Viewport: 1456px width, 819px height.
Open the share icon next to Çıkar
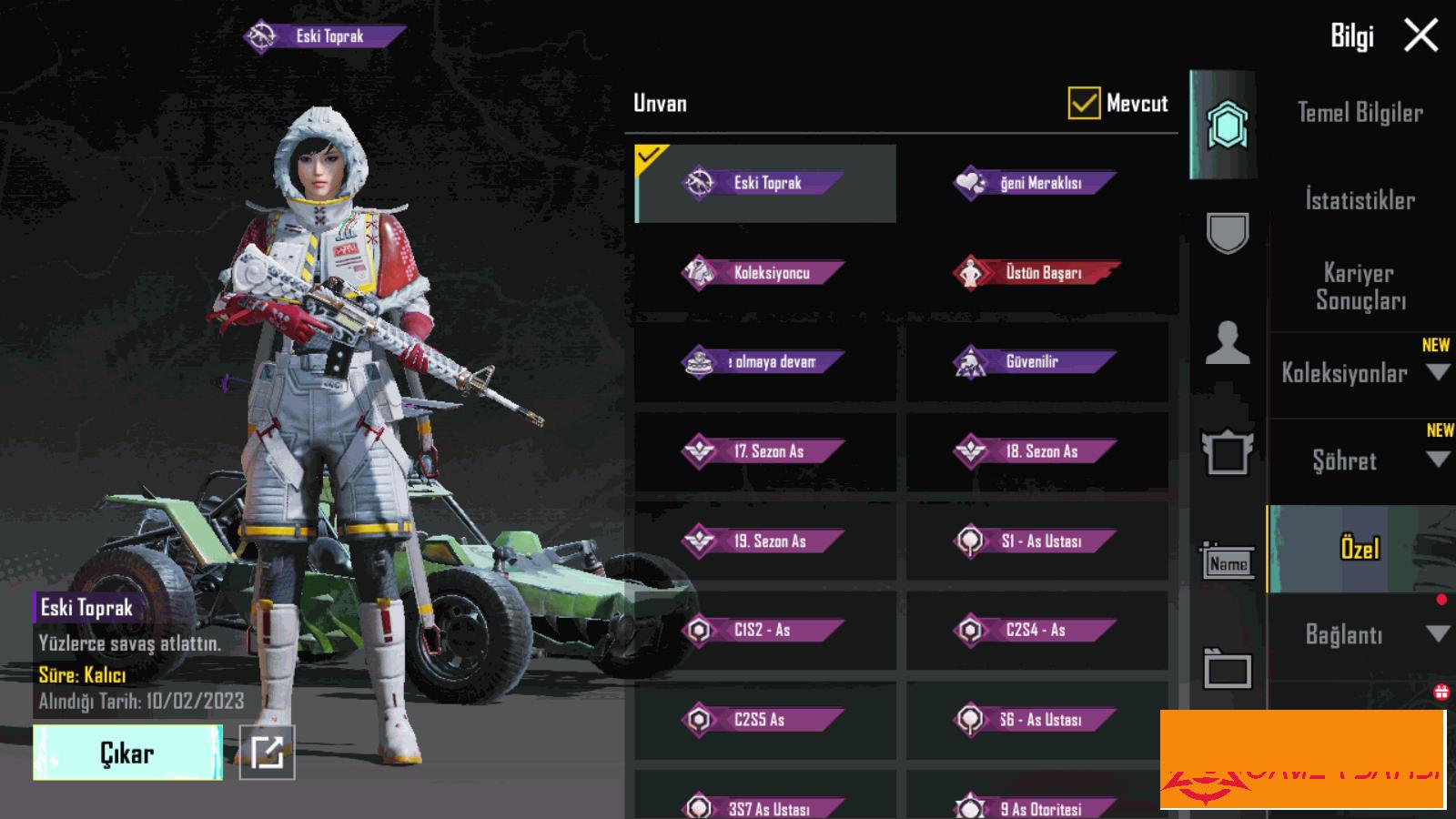pos(267,753)
